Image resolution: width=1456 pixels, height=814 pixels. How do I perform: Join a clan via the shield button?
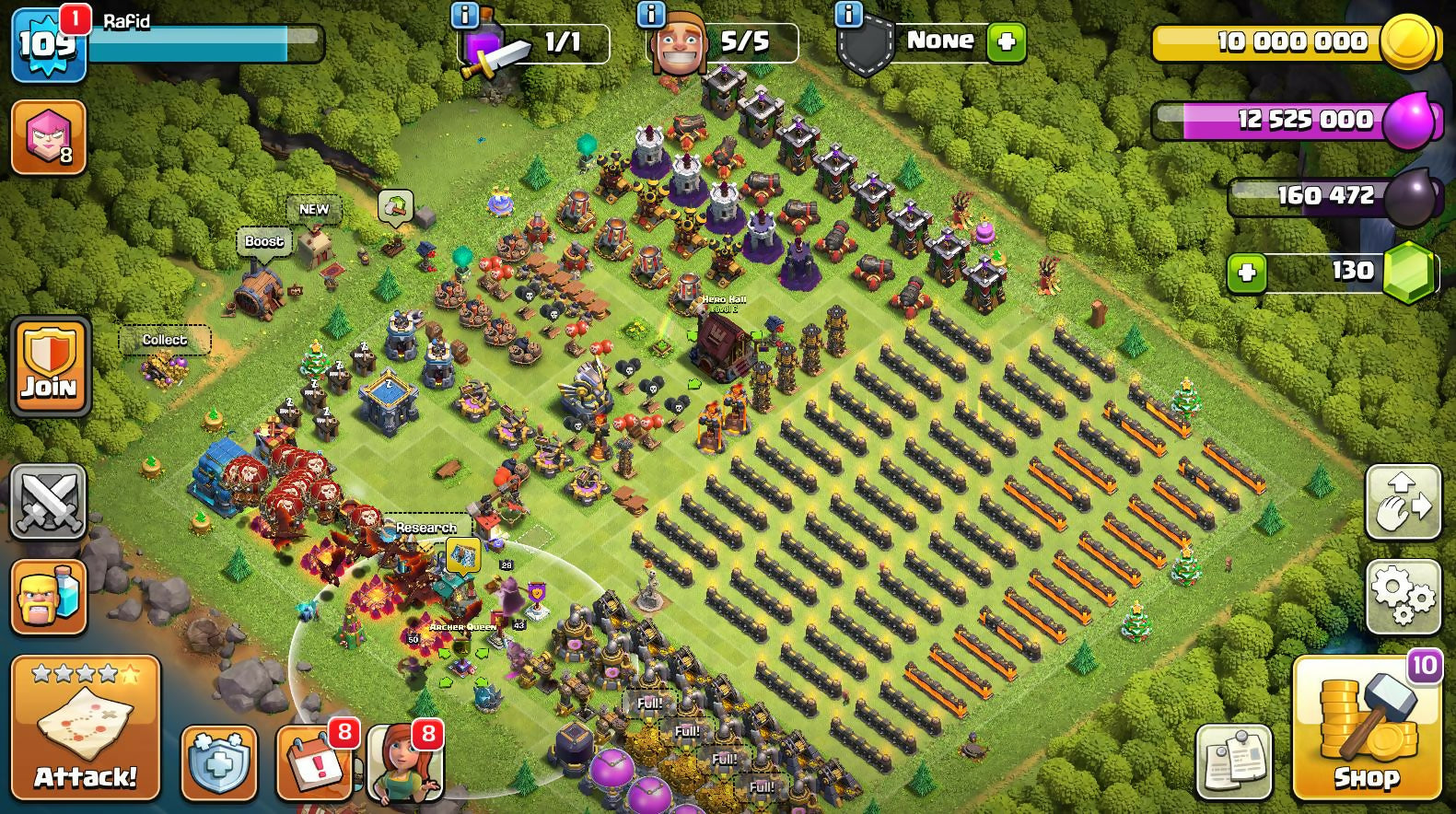50,366
